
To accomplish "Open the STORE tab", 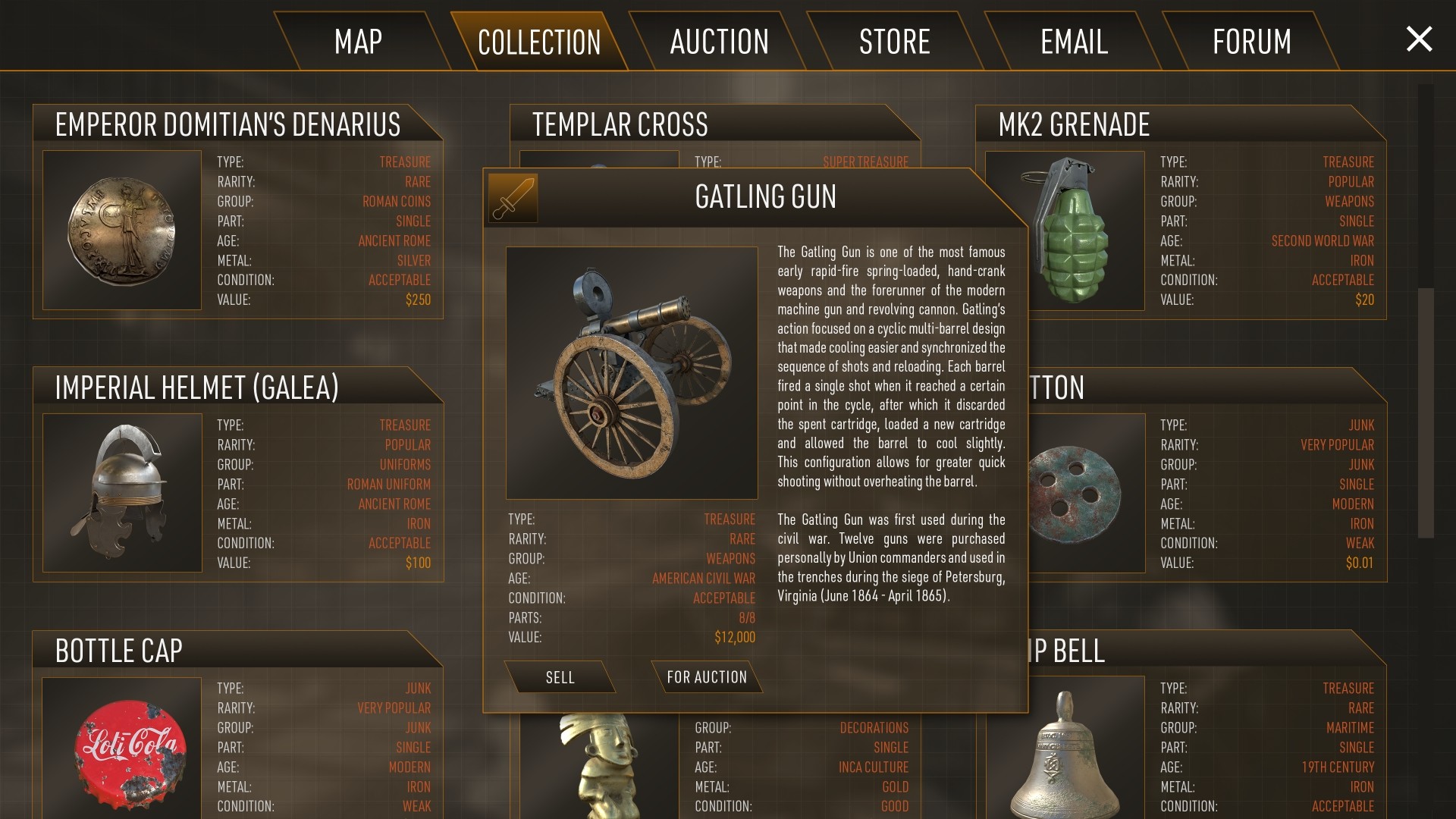I will point(895,42).
